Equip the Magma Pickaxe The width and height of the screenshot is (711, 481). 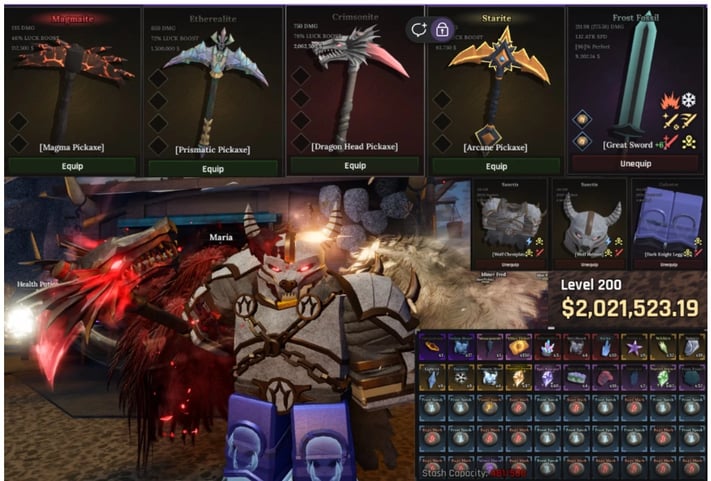70,167
